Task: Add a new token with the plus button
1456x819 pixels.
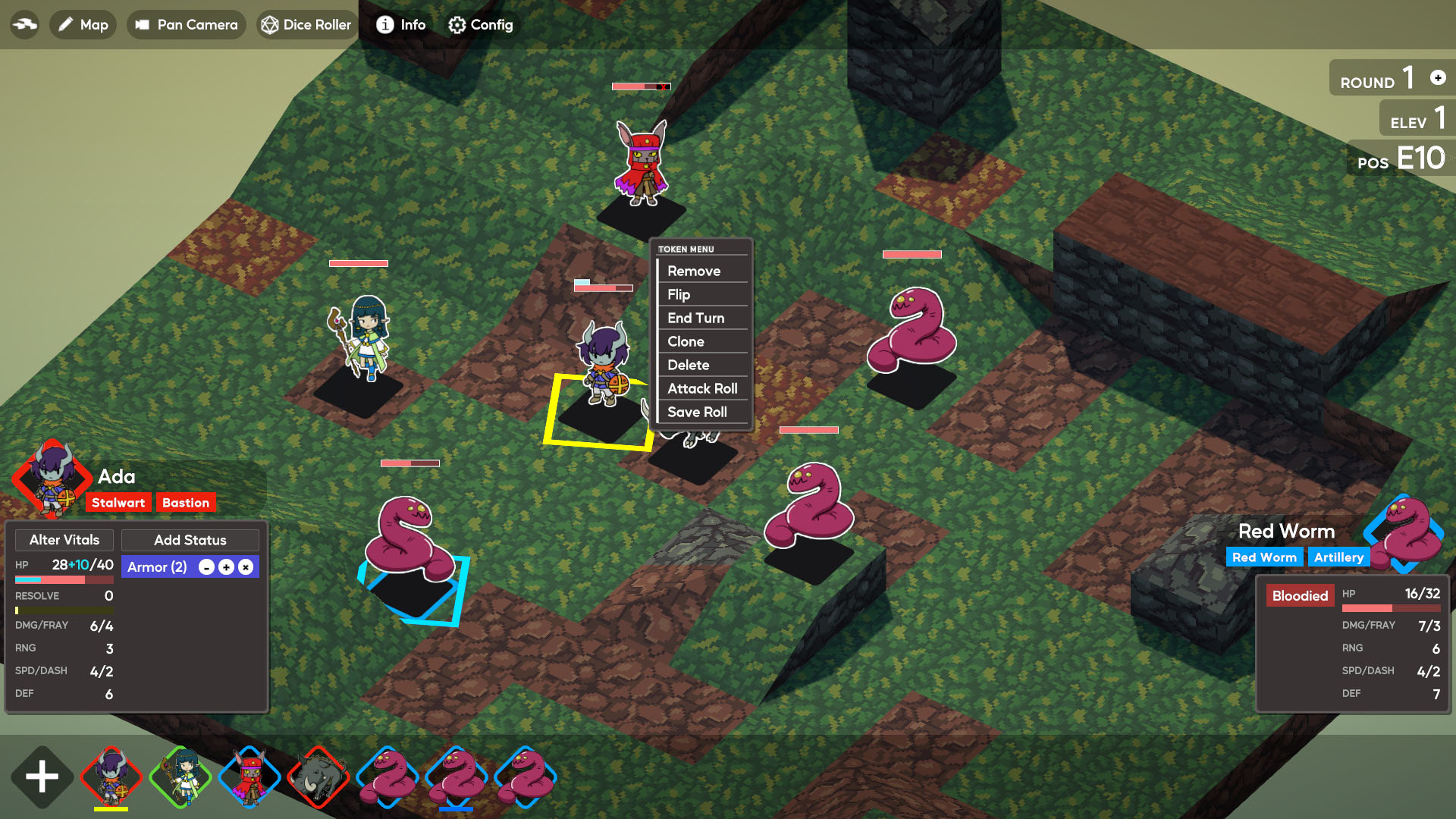Action: click(42, 777)
